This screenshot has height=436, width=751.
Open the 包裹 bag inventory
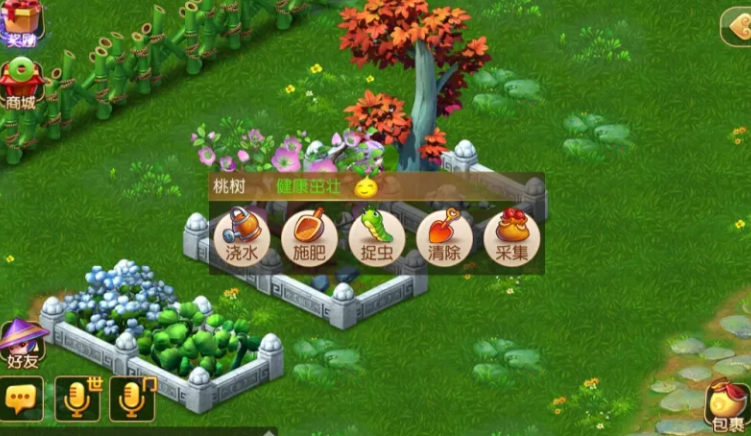(x=727, y=405)
